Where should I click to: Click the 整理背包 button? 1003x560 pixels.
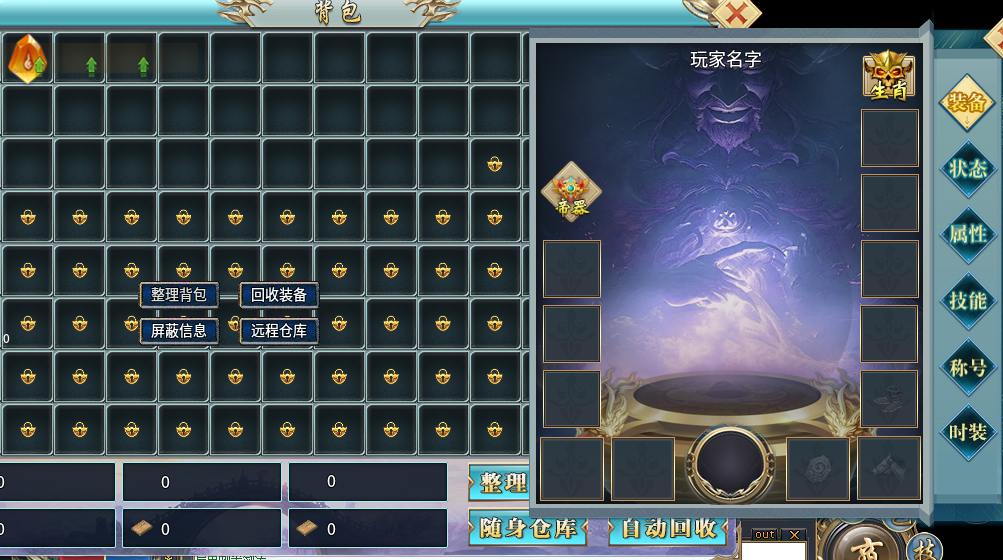(179, 295)
